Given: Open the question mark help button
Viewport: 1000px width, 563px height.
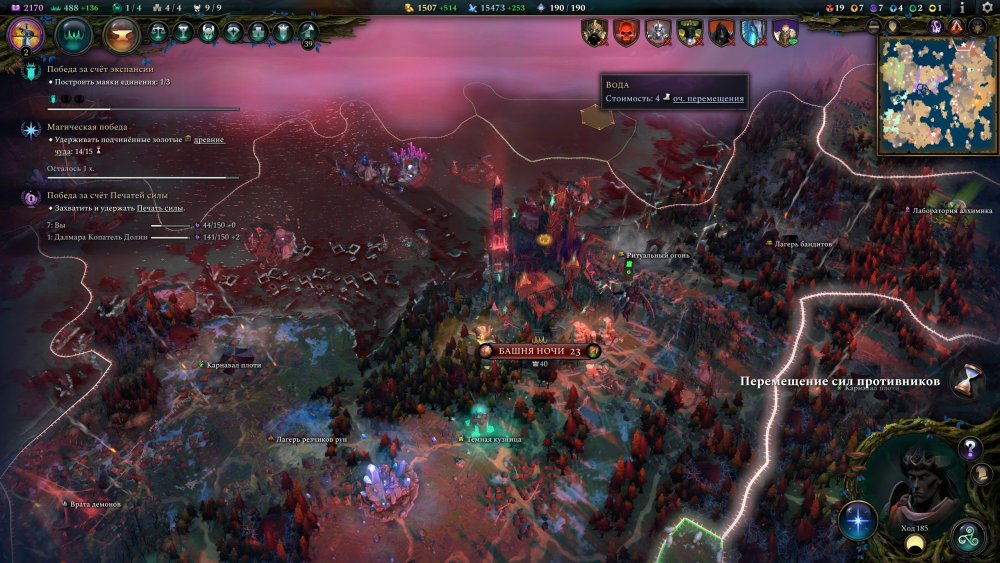Looking at the screenshot, I should pyautogui.click(x=970, y=448).
